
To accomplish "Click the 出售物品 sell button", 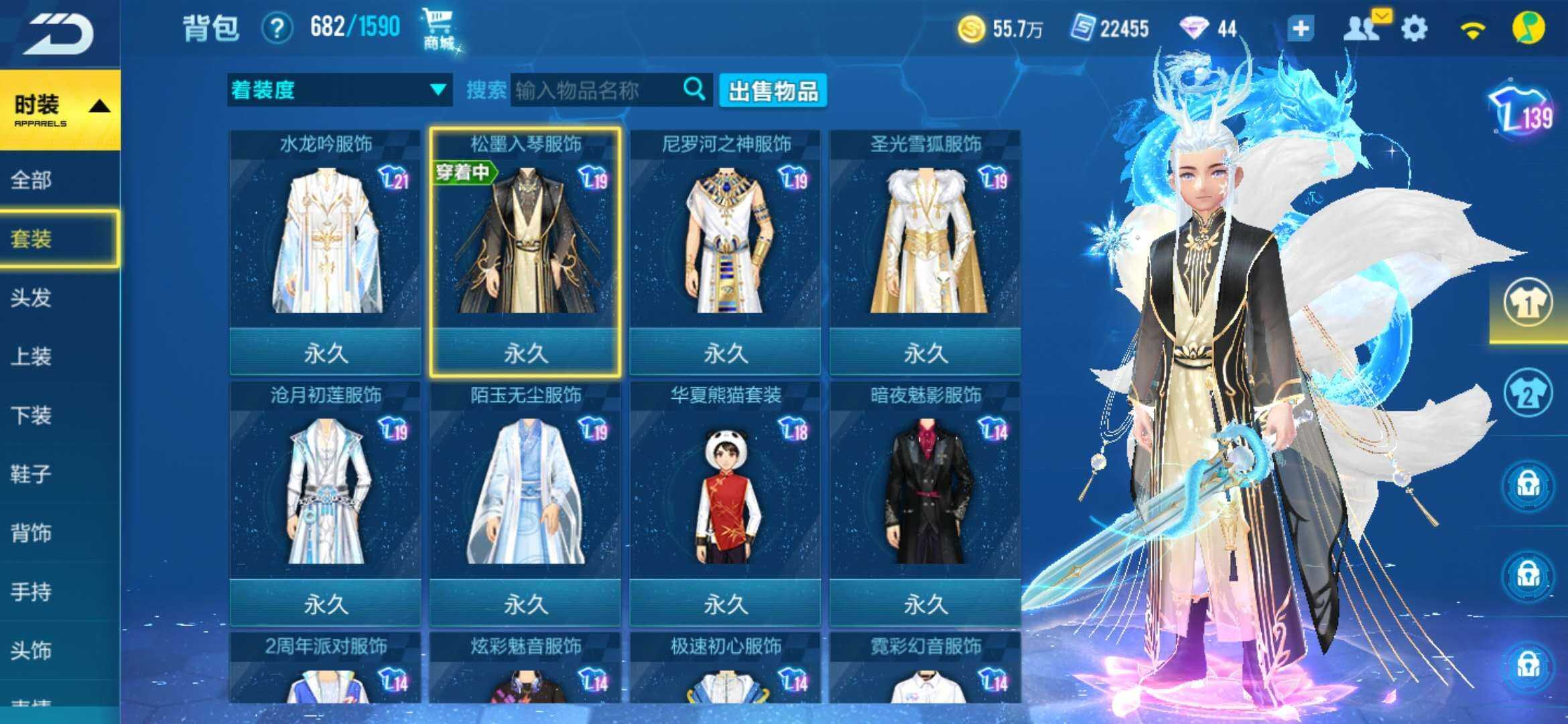I will (772, 89).
